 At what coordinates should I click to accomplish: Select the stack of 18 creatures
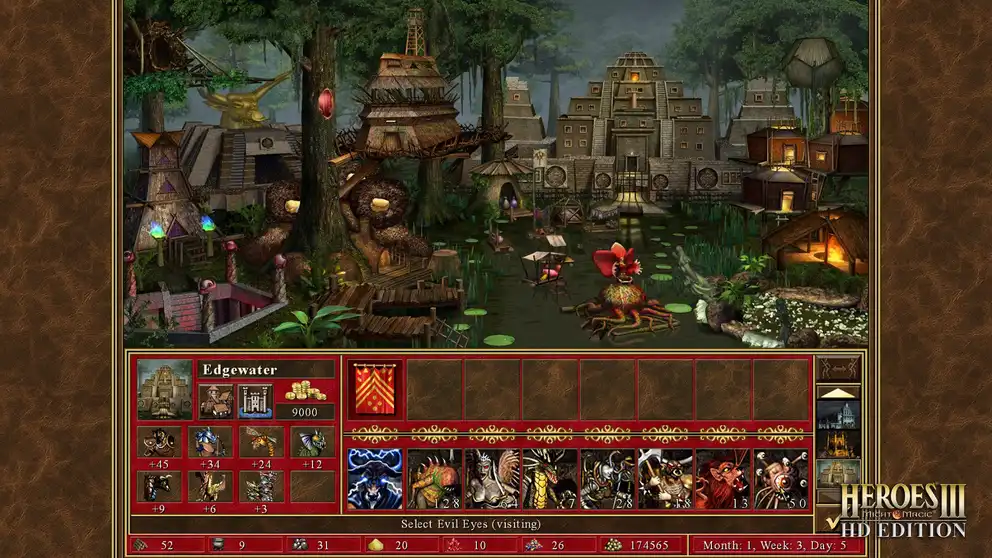[x=666, y=479]
